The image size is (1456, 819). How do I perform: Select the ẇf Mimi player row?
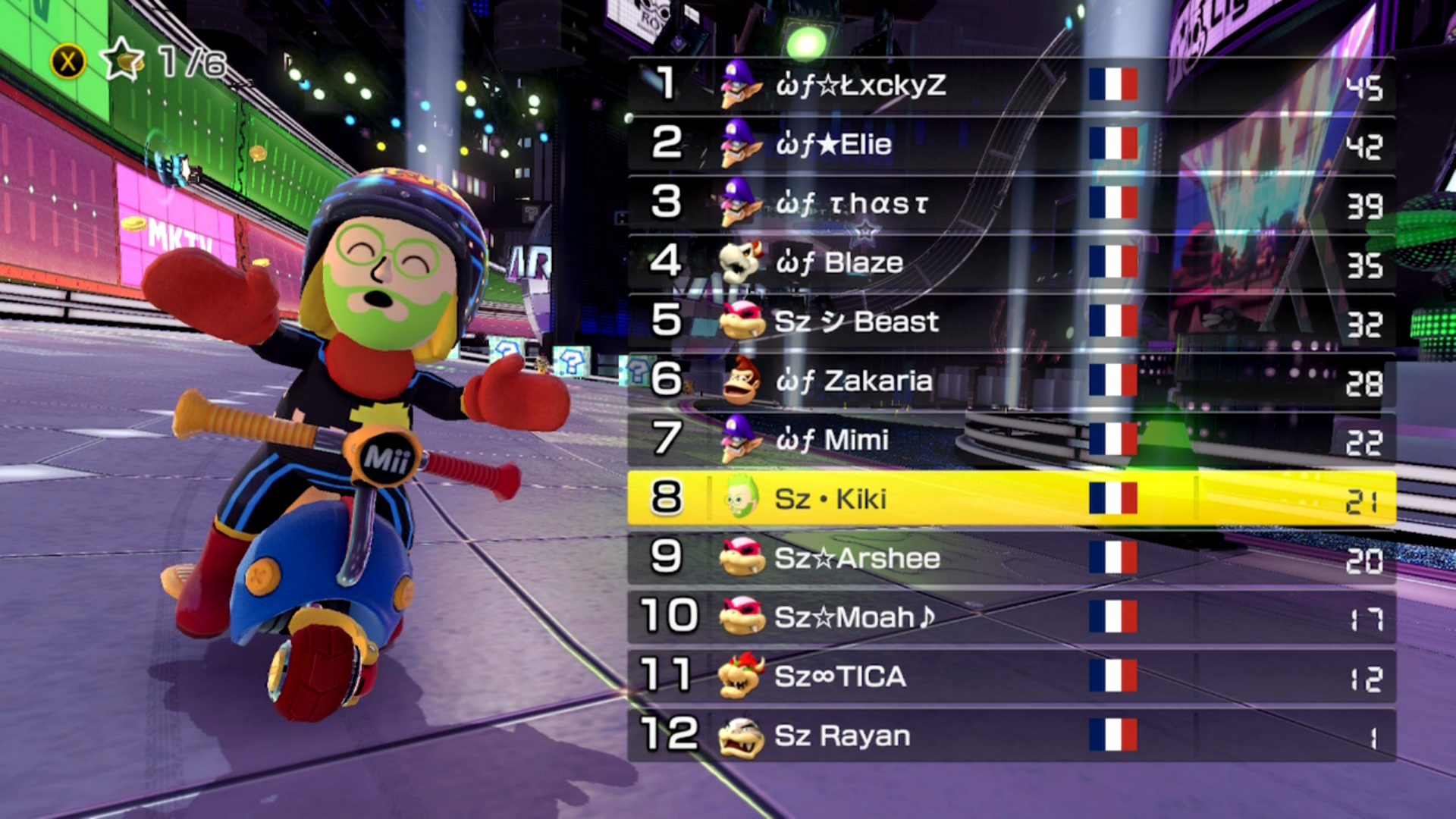(1012, 440)
